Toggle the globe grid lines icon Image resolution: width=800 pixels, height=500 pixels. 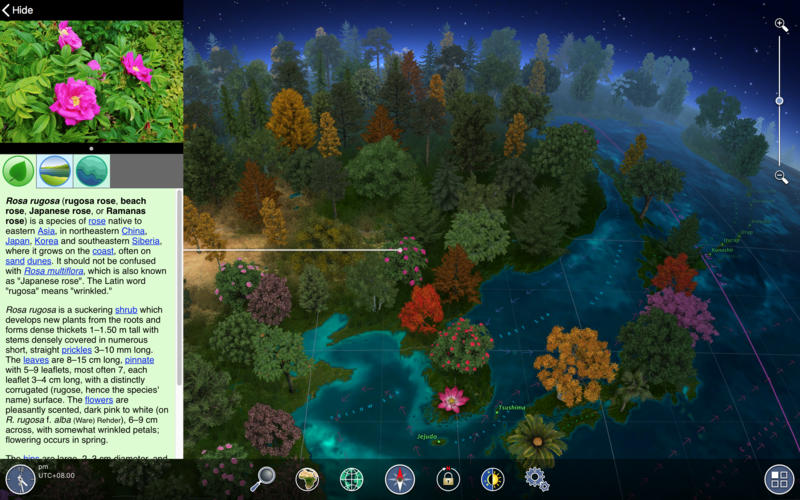[x=352, y=479]
